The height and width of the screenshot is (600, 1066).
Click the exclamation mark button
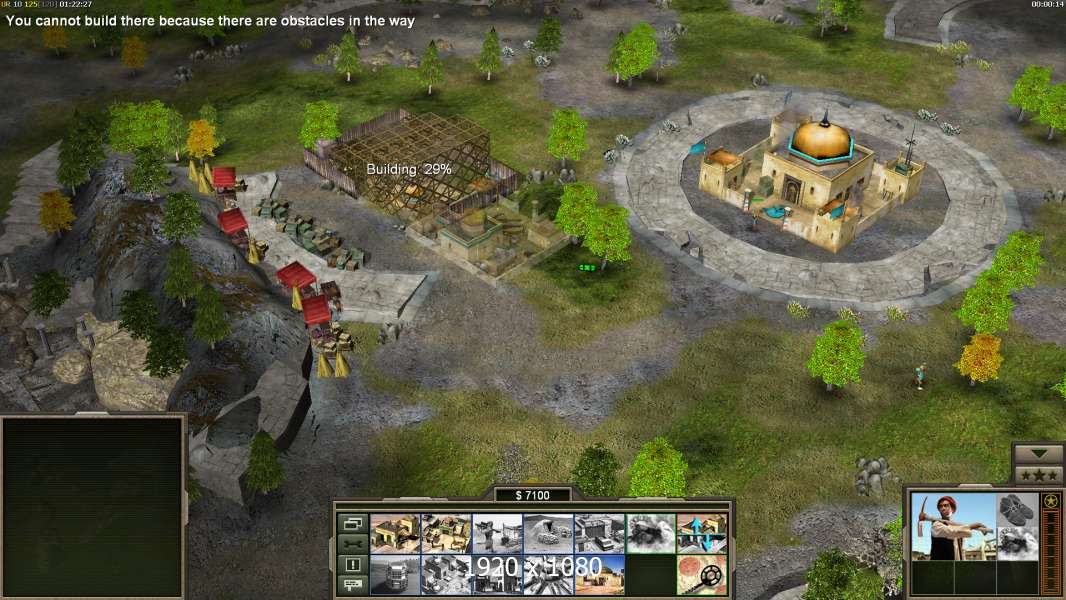pyautogui.click(x=352, y=565)
